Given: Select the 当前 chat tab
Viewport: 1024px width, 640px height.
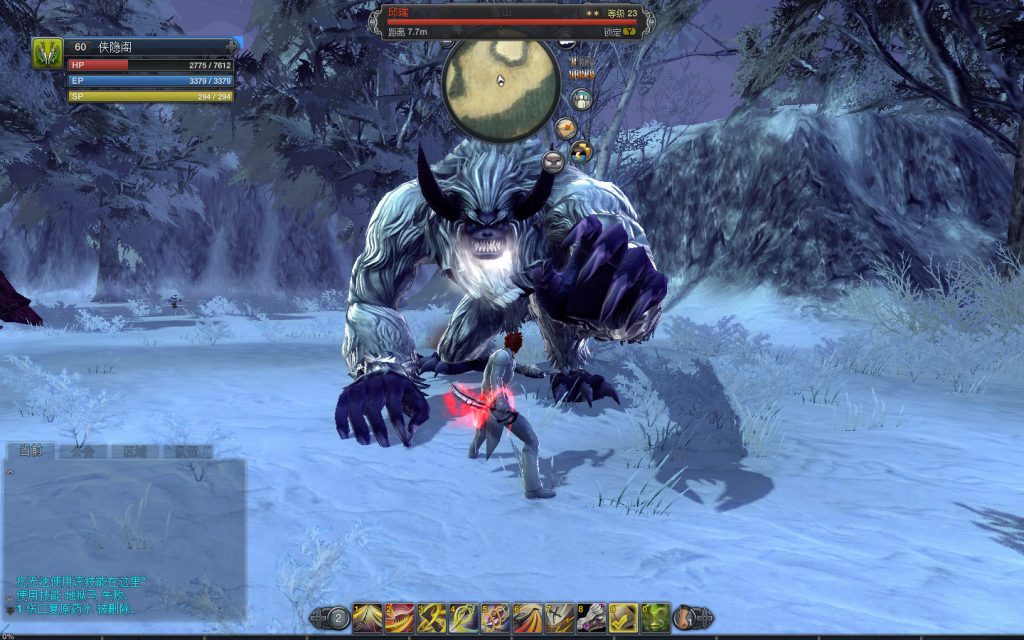Looking at the screenshot, I should tap(29, 450).
